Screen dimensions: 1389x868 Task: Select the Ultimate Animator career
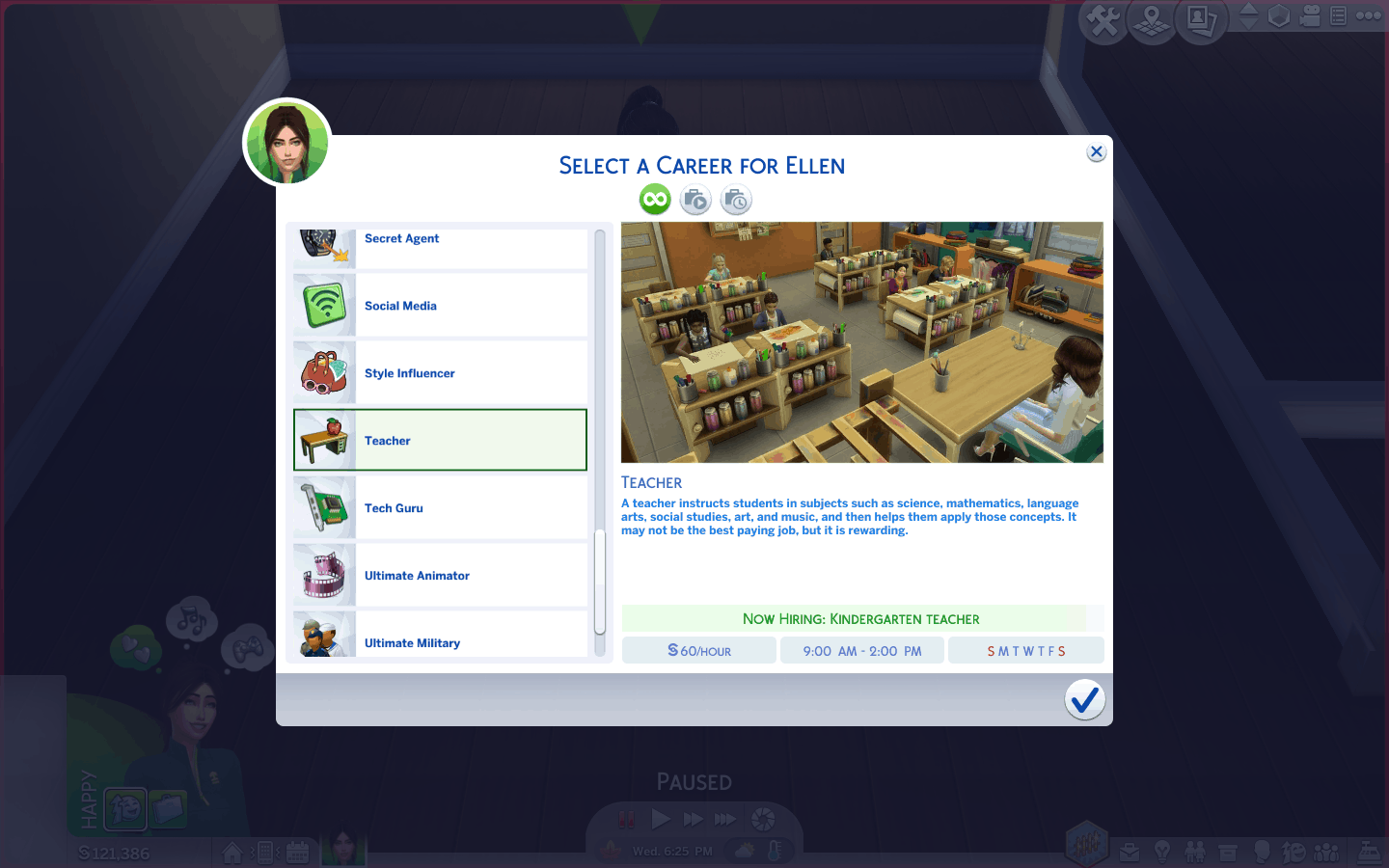(x=440, y=576)
